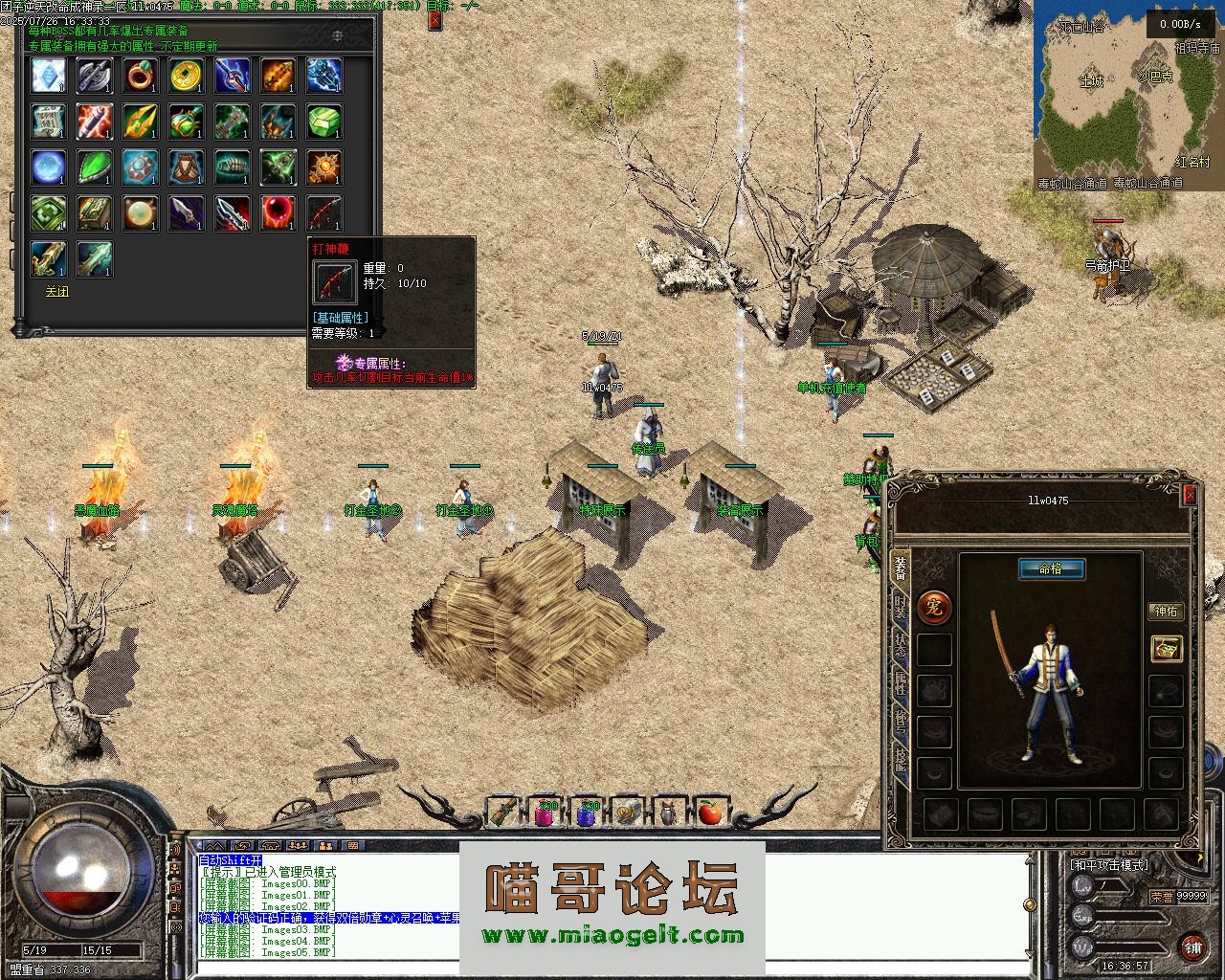This screenshot has width=1225, height=980.
Task: Close the character equipment window
Action: tap(1189, 494)
